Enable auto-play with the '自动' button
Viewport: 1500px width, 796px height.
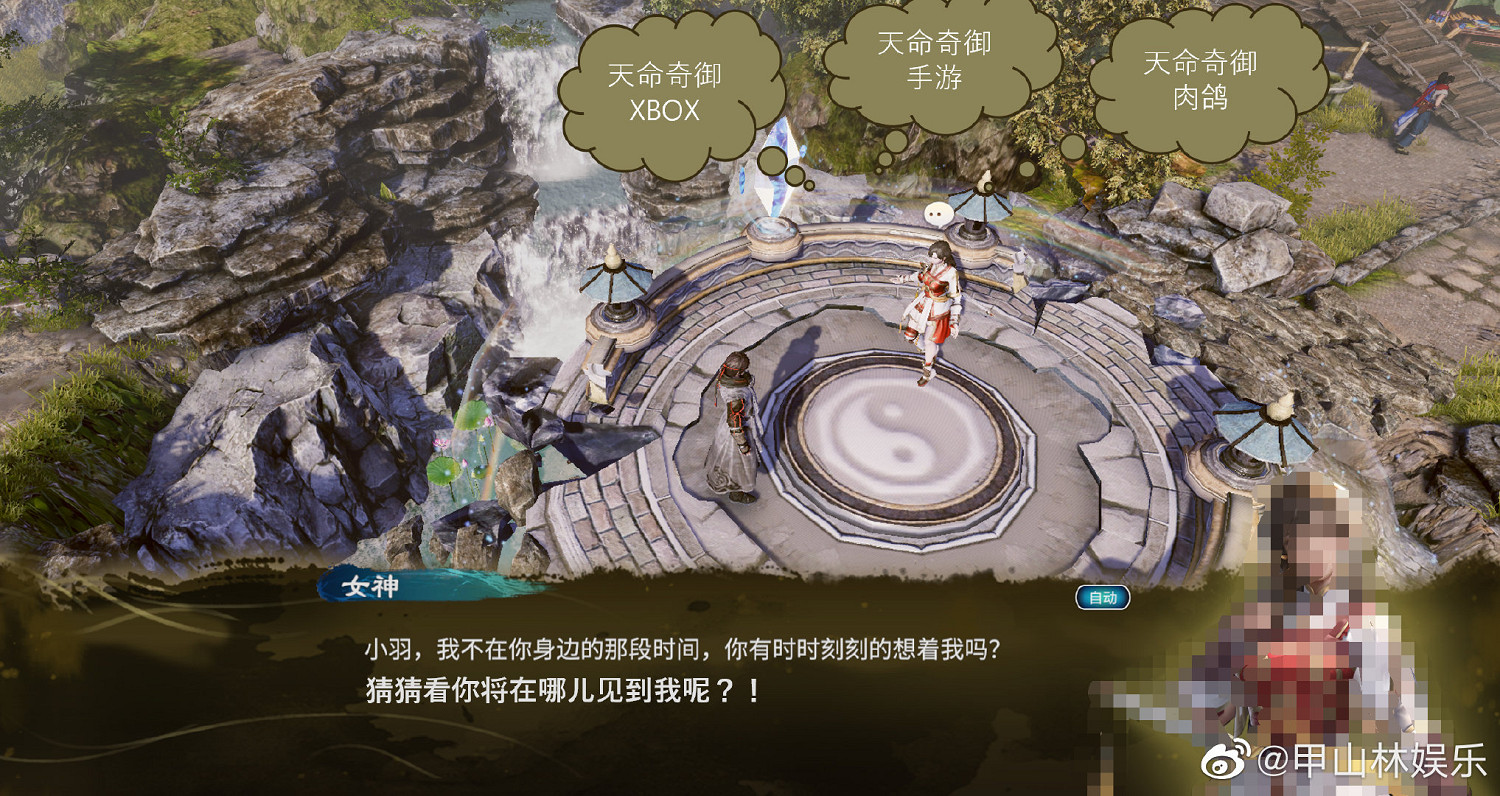coord(1102,595)
